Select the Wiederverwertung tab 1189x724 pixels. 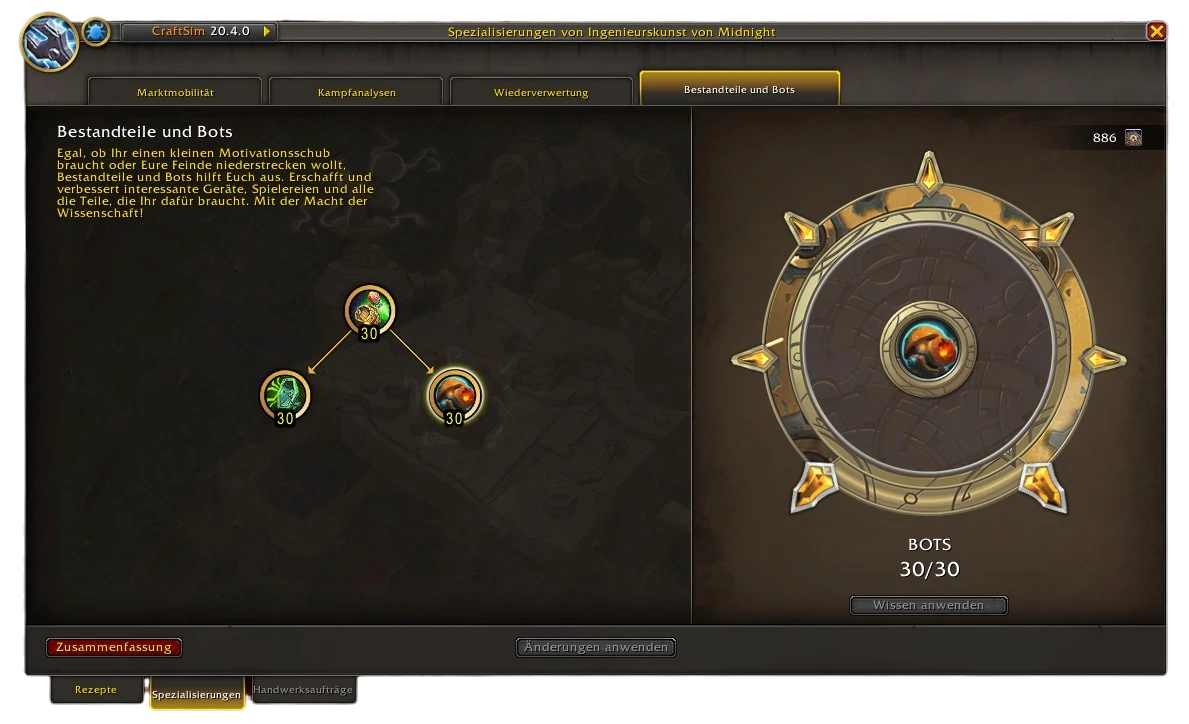pyautogui.click(x=541, y=92)
